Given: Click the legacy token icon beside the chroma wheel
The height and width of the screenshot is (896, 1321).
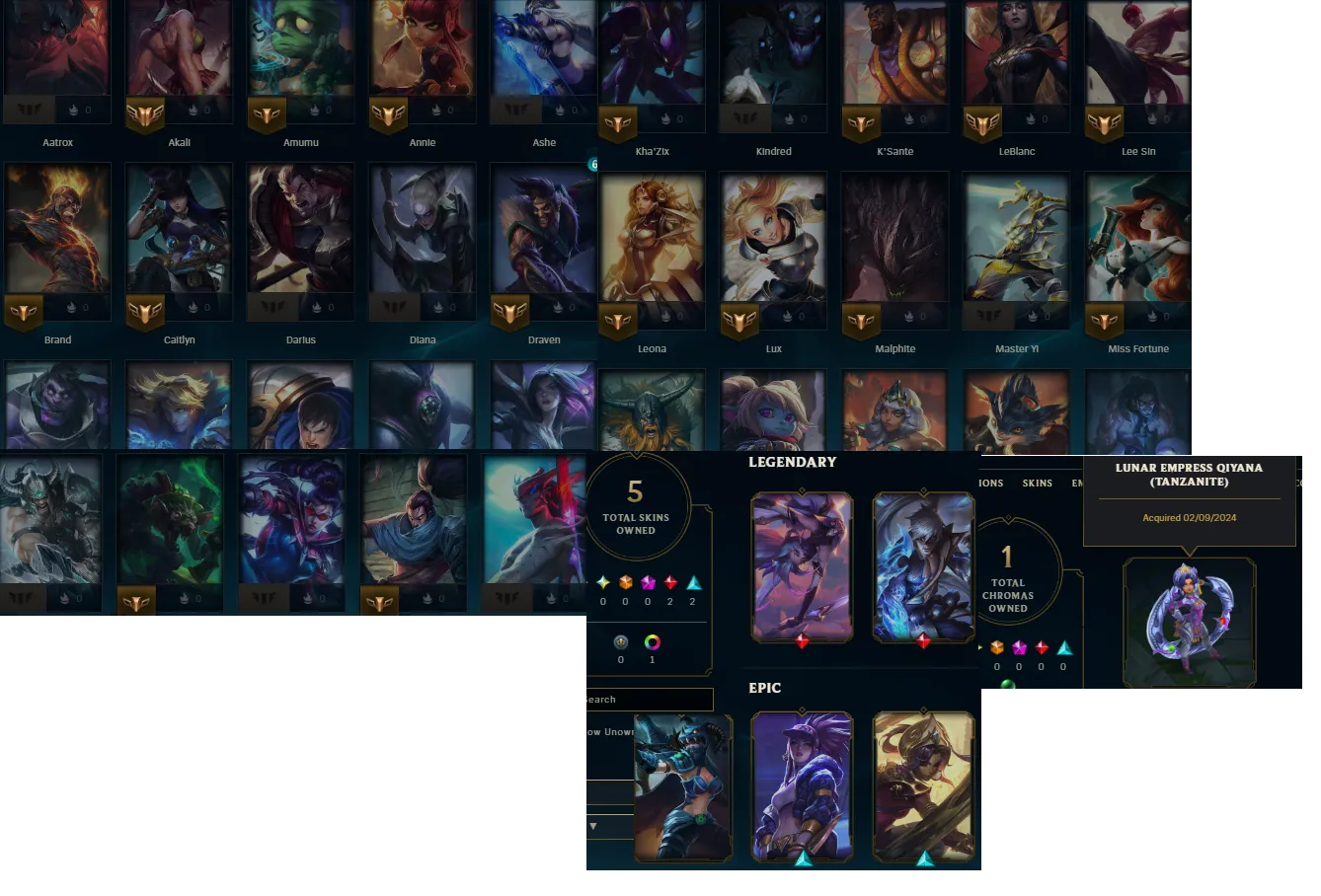Looking at the screenshot, I should coord(622,642).
